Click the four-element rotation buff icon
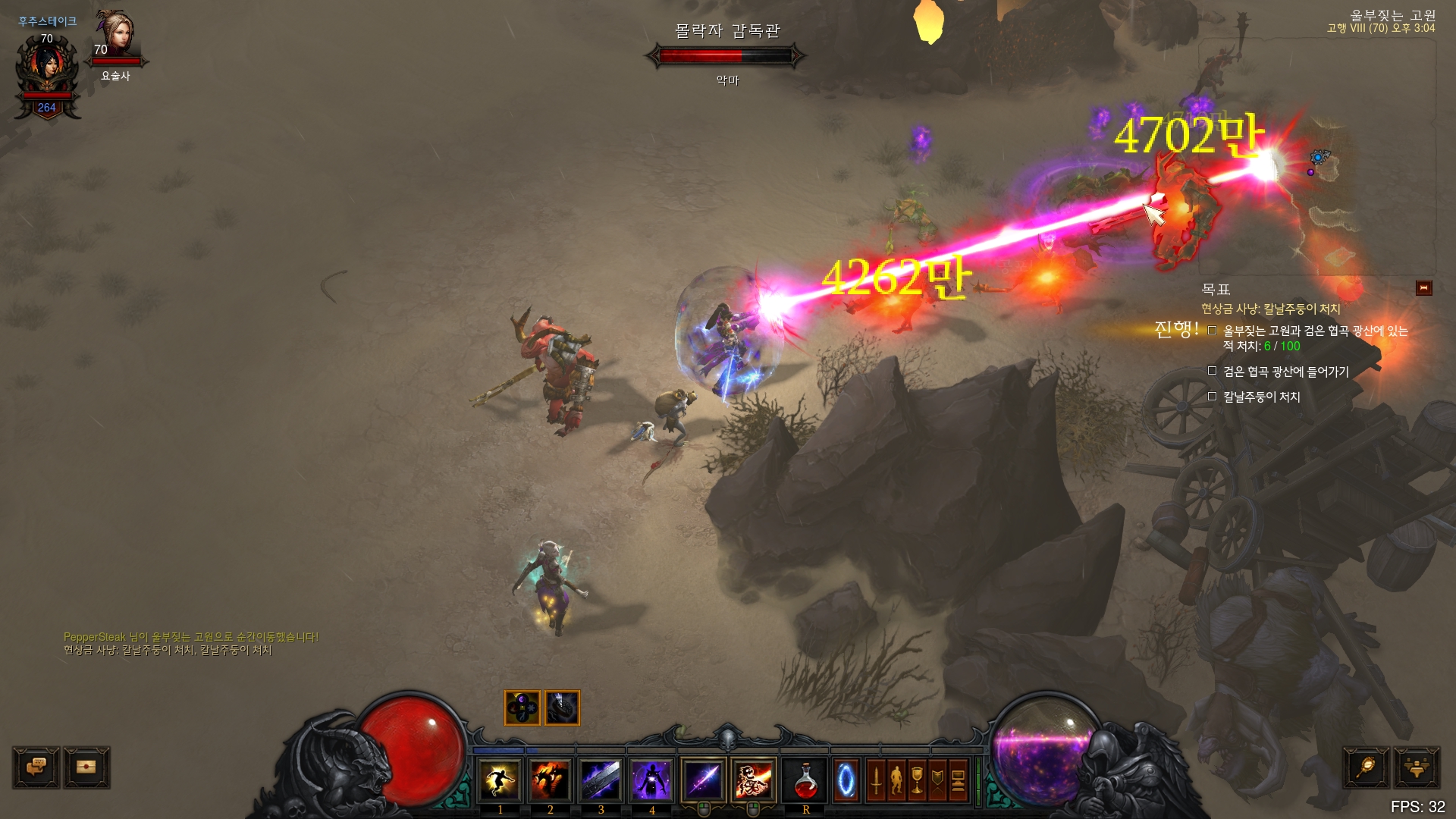This screenshot has width=1456, height=819. (x=522, y=708)
